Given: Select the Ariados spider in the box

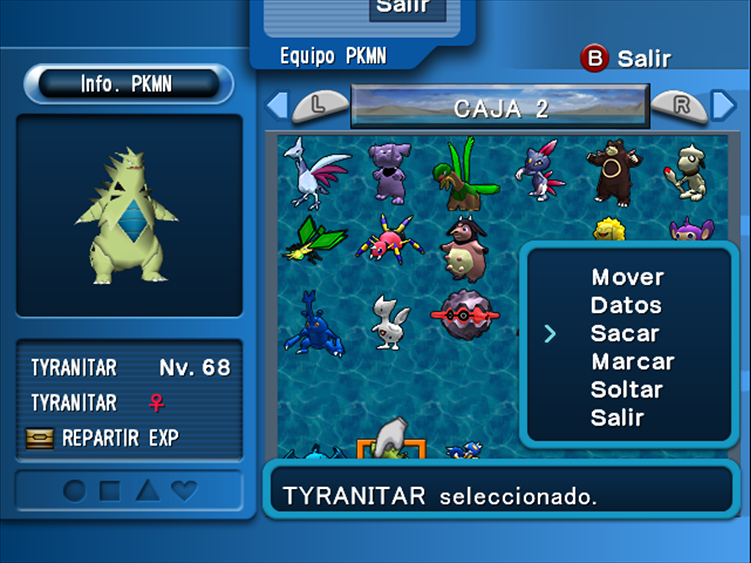Looking at the screenshot, I should pos(389,241).
